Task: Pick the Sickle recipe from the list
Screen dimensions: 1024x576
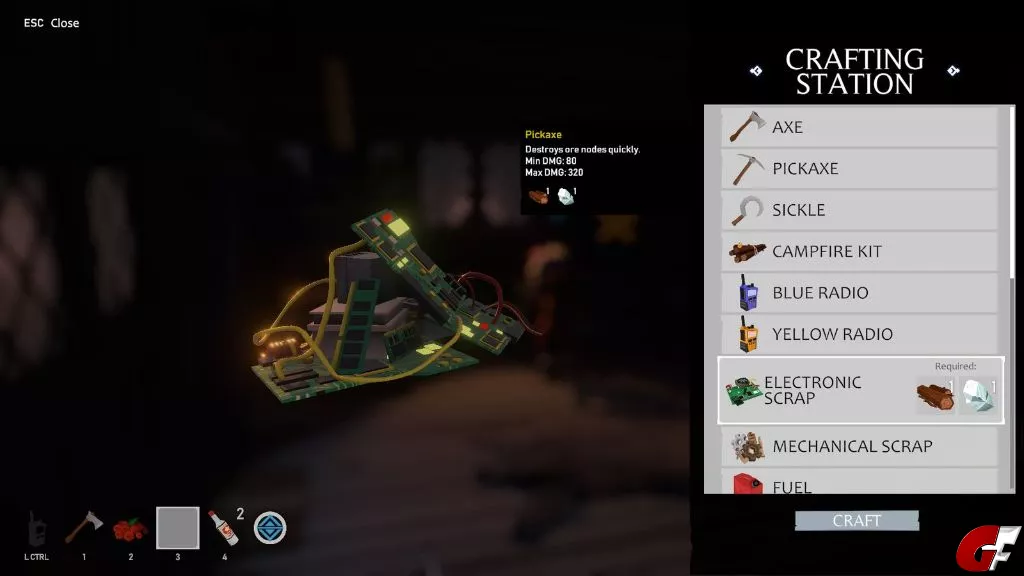Action: click(860, 210)
